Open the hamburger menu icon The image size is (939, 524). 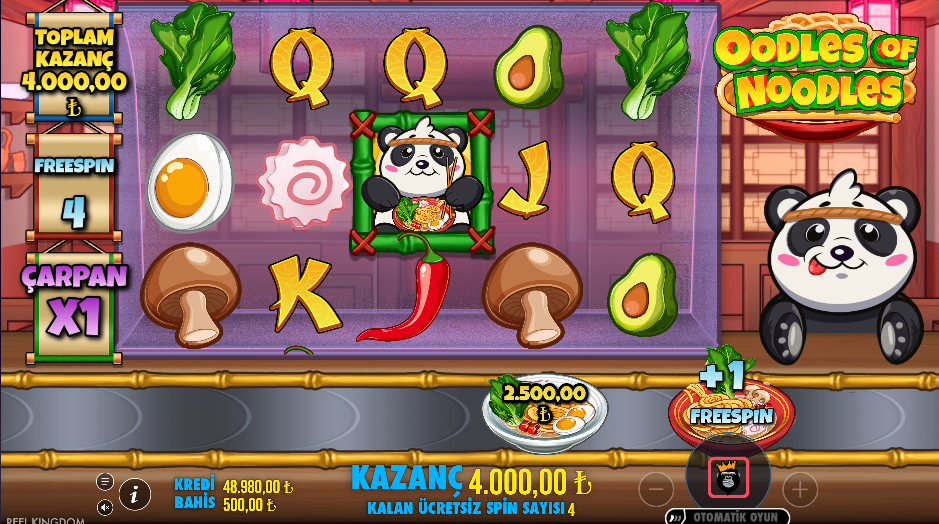point(105,481)
